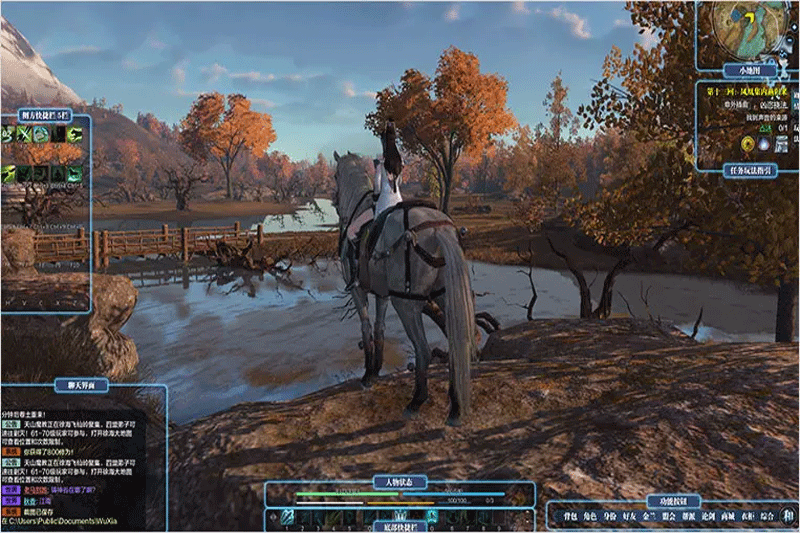Select the yellow quest title in tracker
800x533 pixels.
point(748,92)
